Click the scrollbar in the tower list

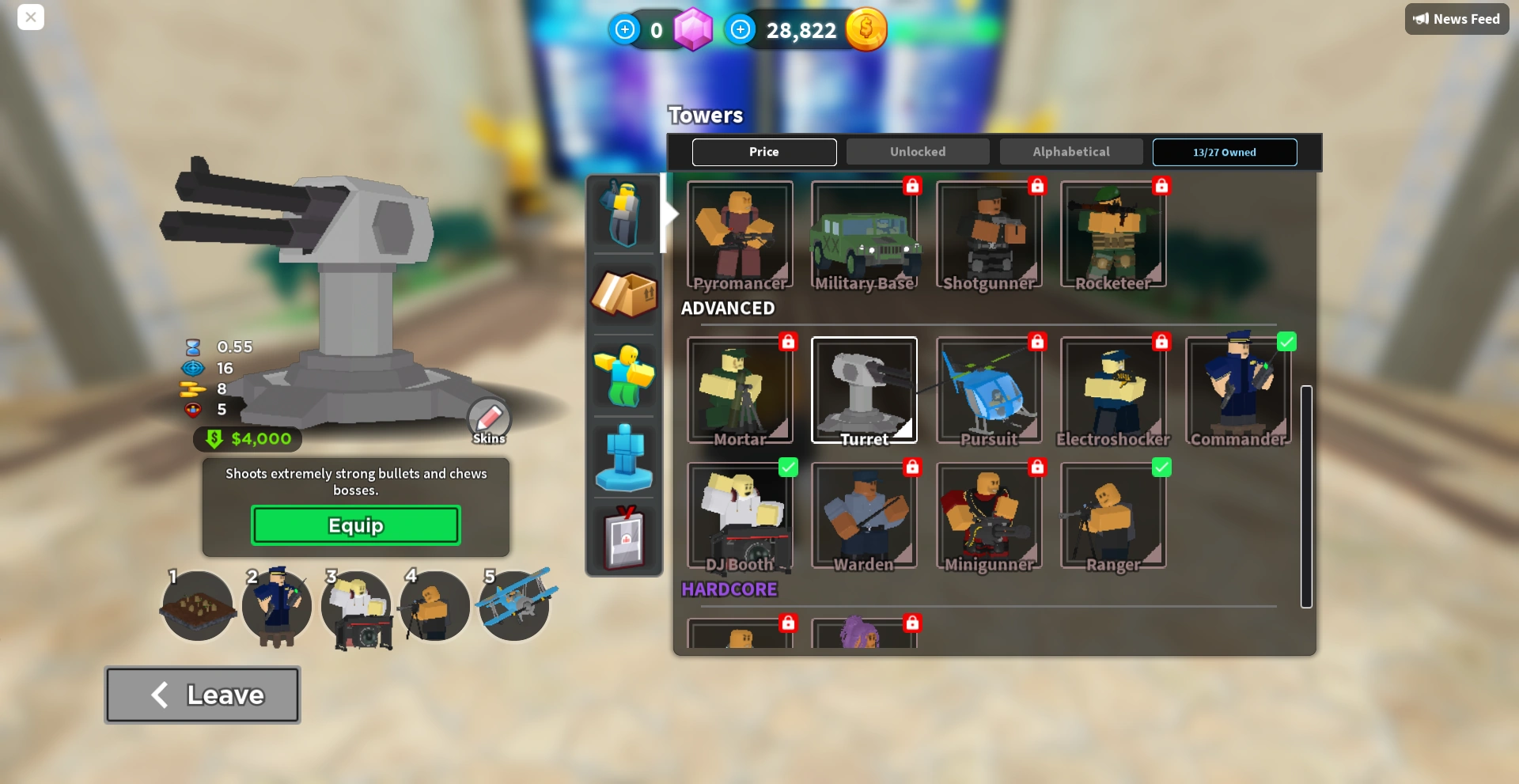[1306, 498]
